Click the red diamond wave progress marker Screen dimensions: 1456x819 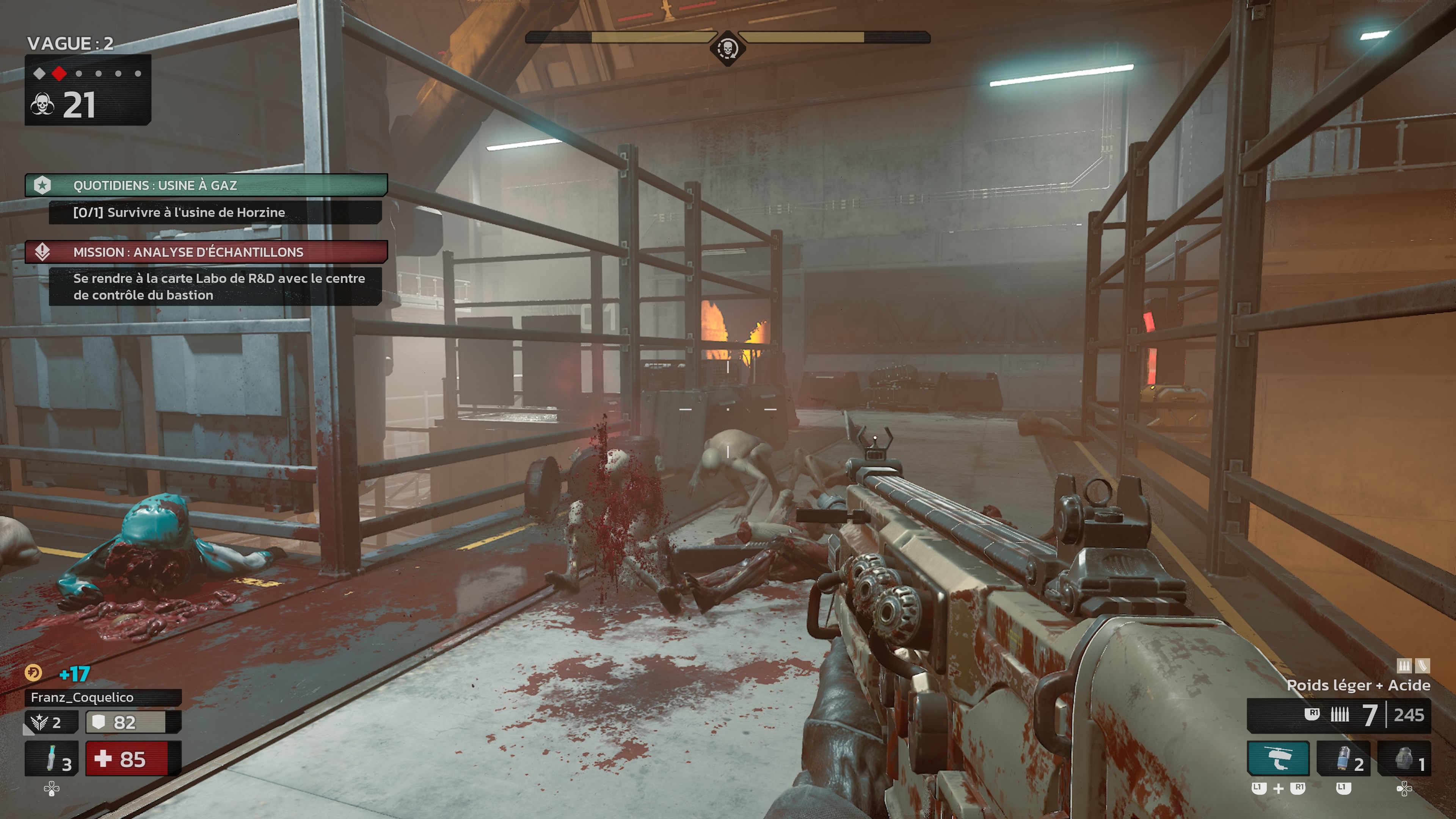[59, 74]
